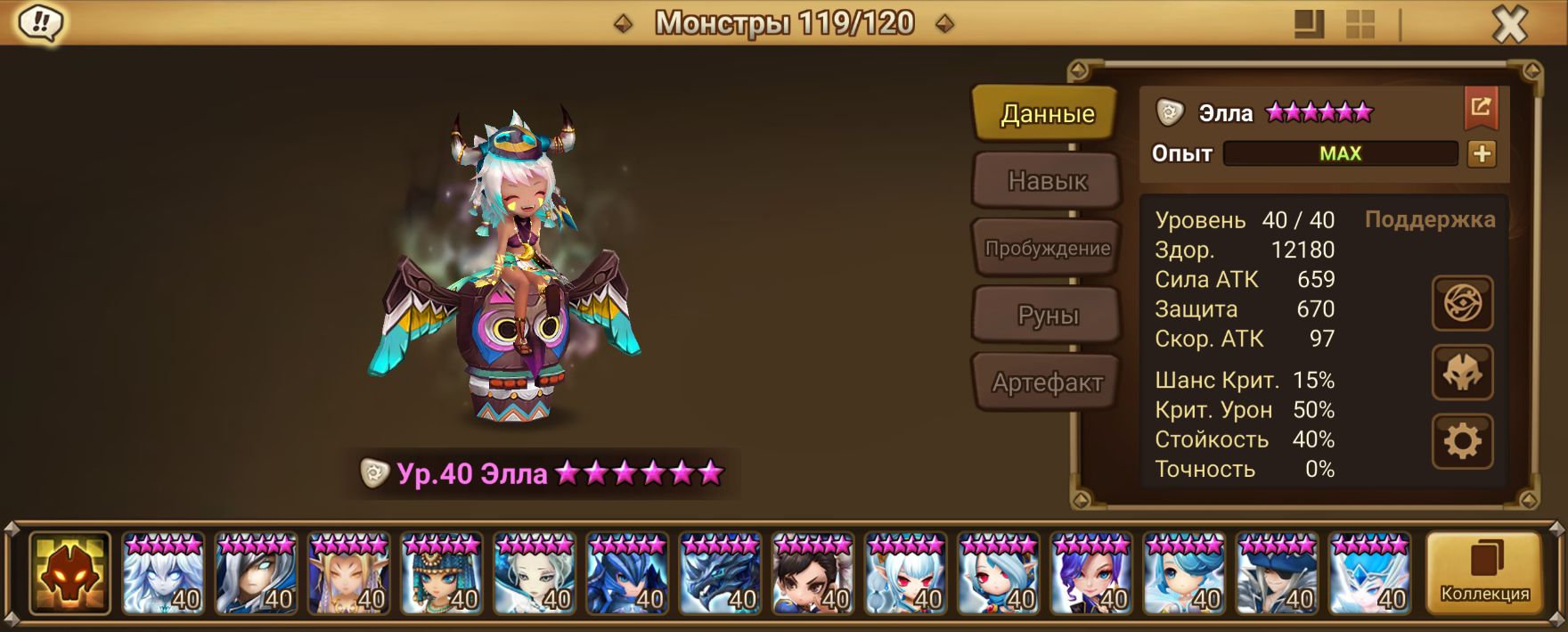1568x632 pixels.
Task: Click the monster mask icon button
Action: [x=1462, y=373]
